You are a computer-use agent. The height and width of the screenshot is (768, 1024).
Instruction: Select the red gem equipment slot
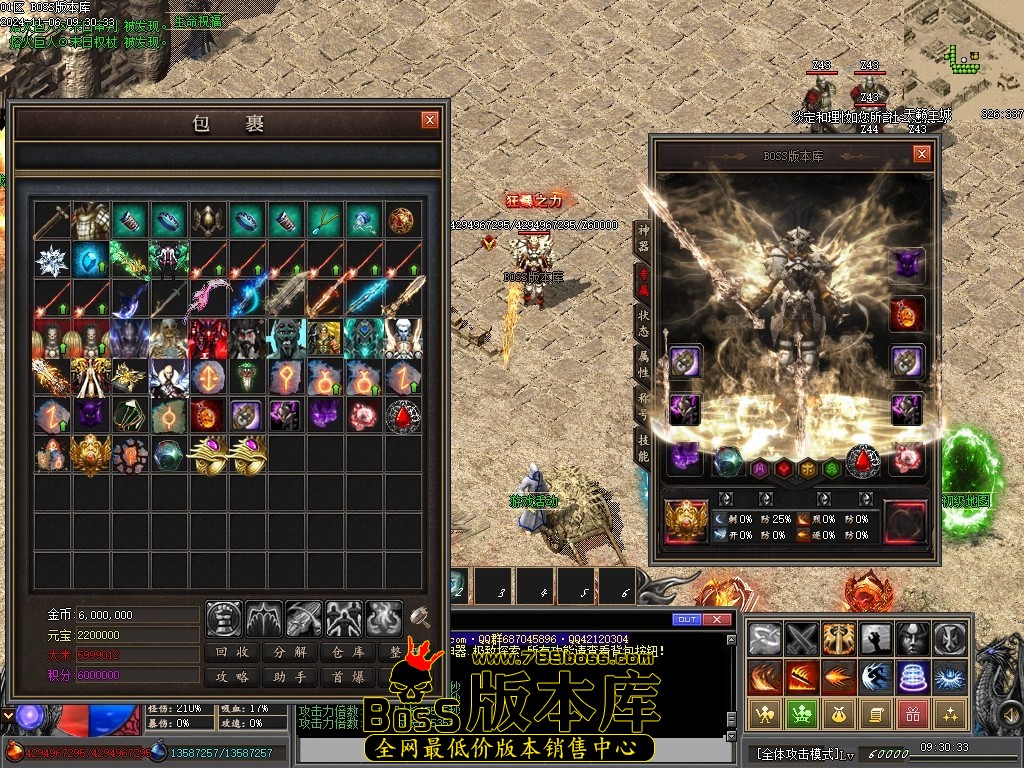pos(861,461)
